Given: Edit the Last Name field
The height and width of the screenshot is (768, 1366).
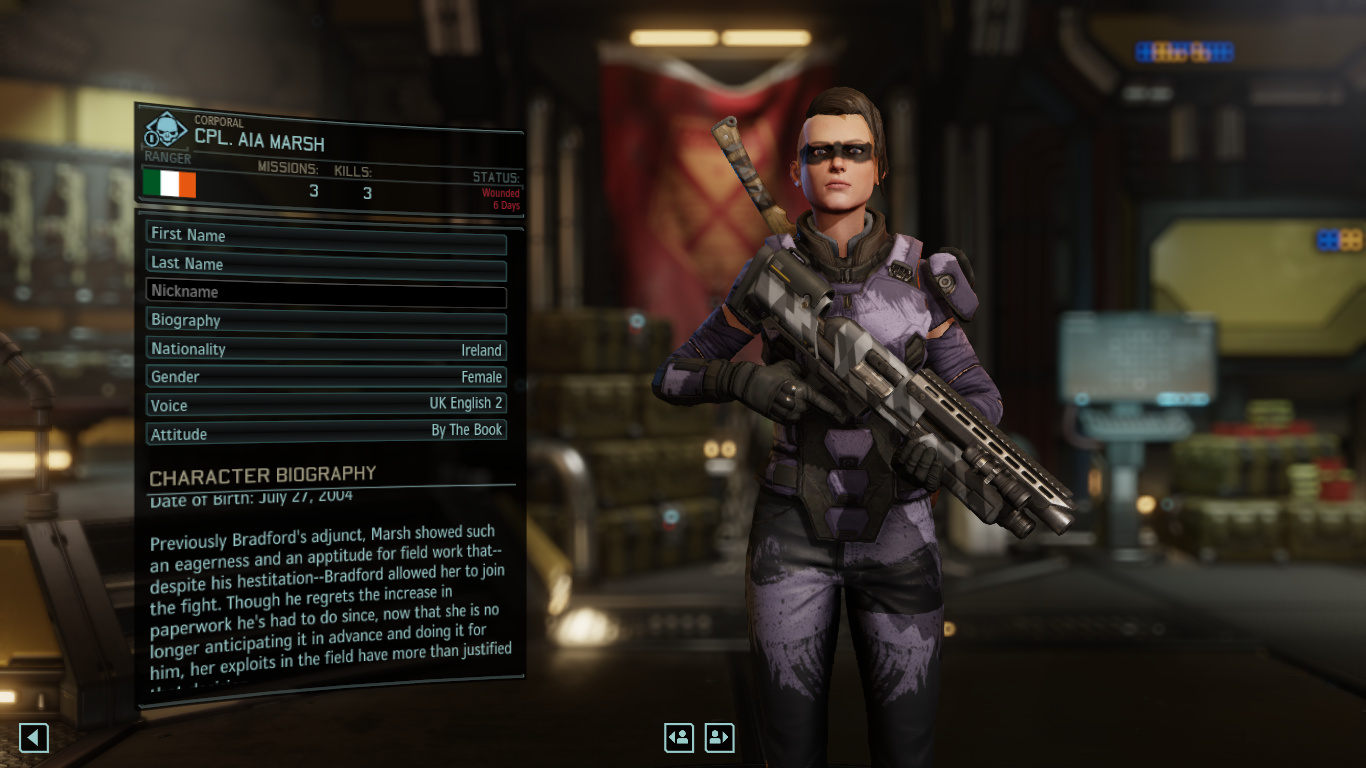Looking at the screenshot, I should click(x=326, y=263).
